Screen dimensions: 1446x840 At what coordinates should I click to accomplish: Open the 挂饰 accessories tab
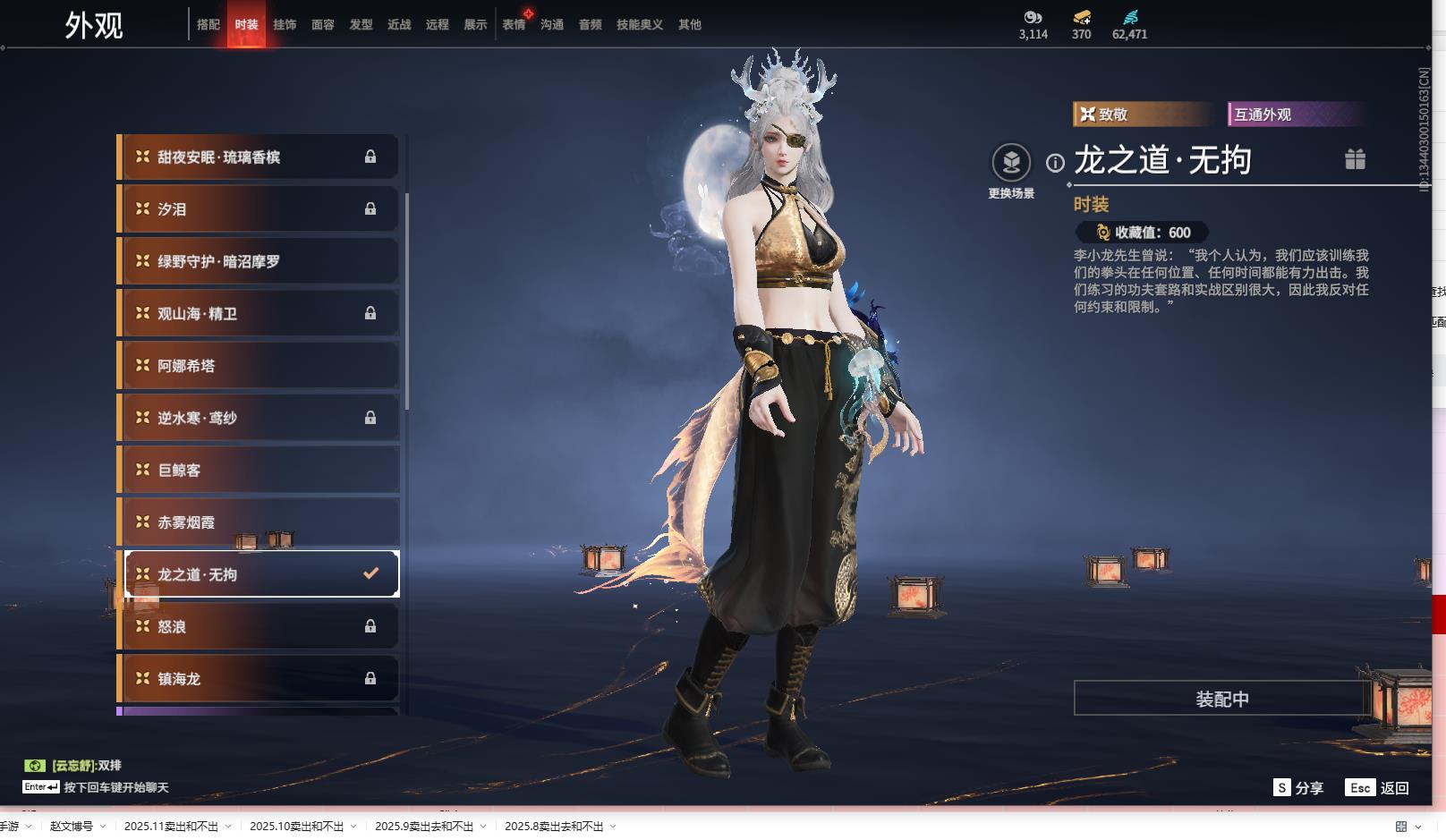click(x=285, y=25)
